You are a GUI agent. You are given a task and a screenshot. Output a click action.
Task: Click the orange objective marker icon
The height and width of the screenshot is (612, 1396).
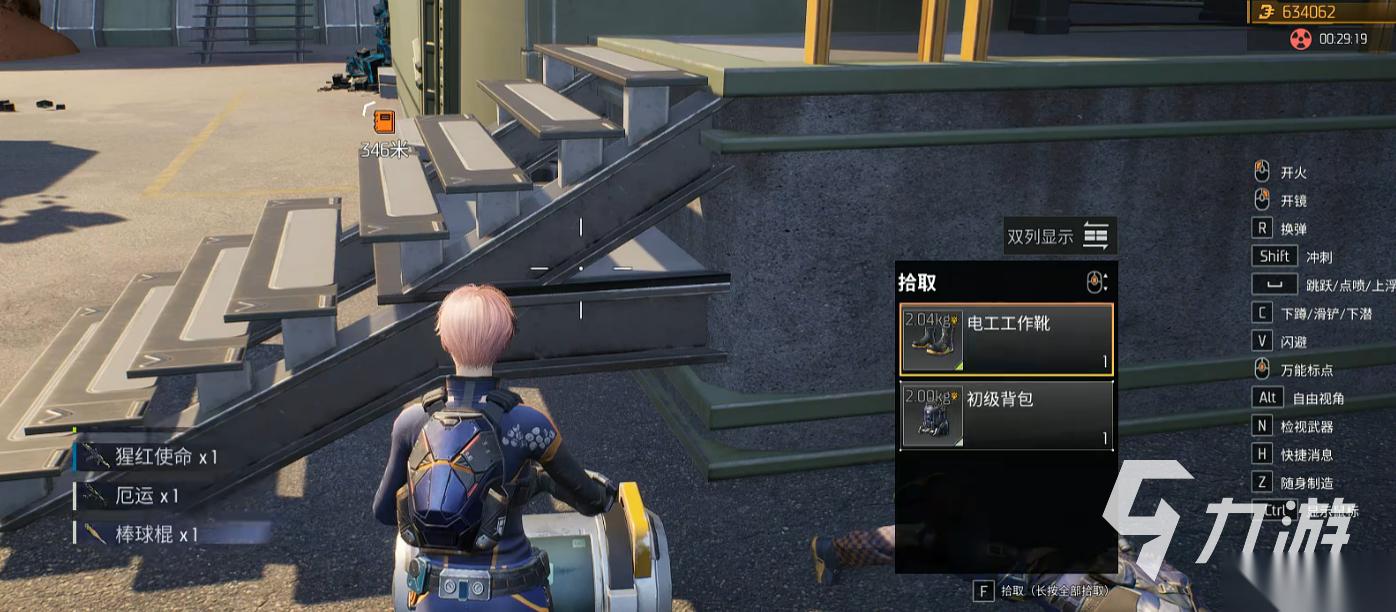[x=384, y=122]
